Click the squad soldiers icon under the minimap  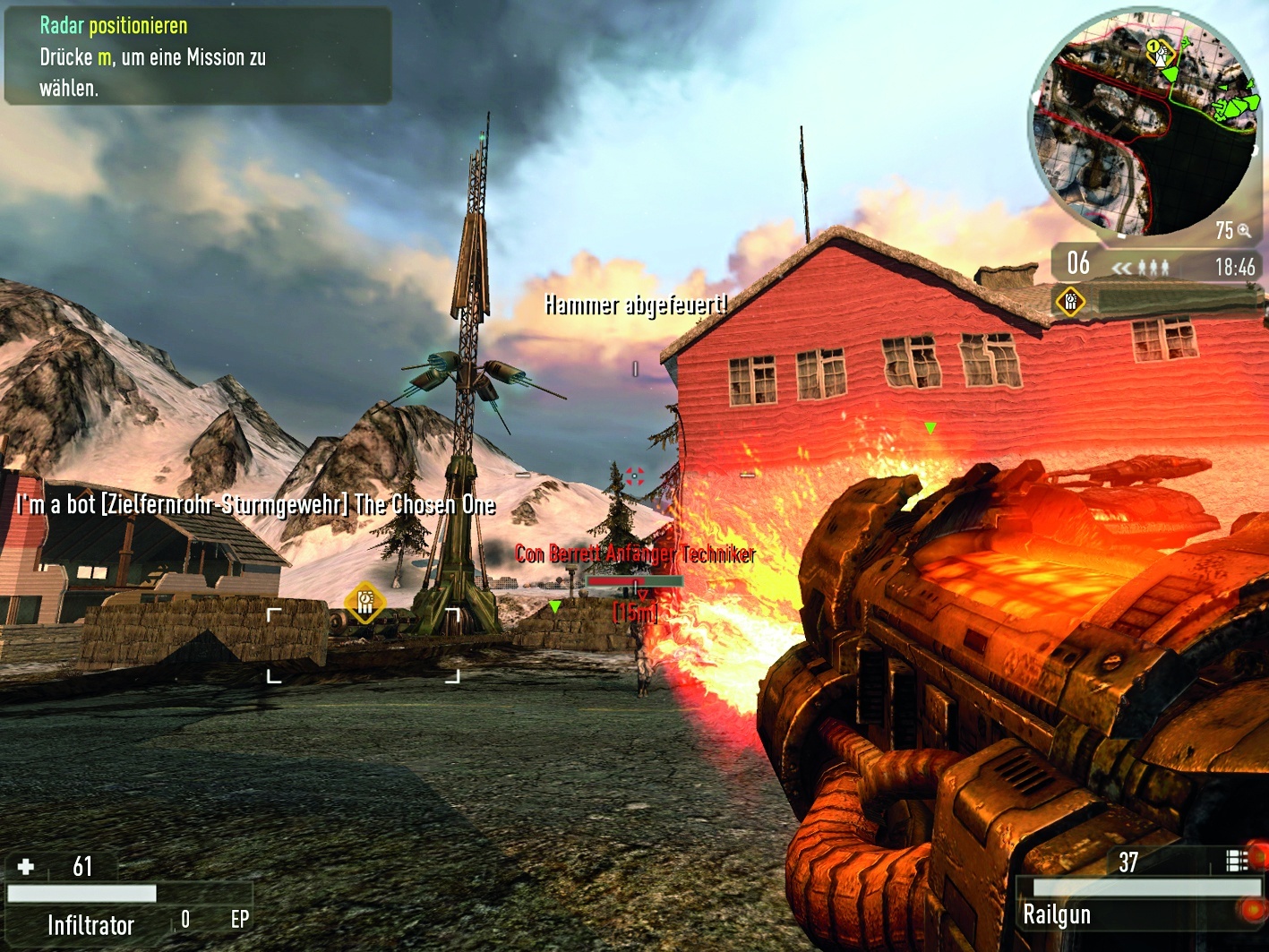(x=1153, y=265)
